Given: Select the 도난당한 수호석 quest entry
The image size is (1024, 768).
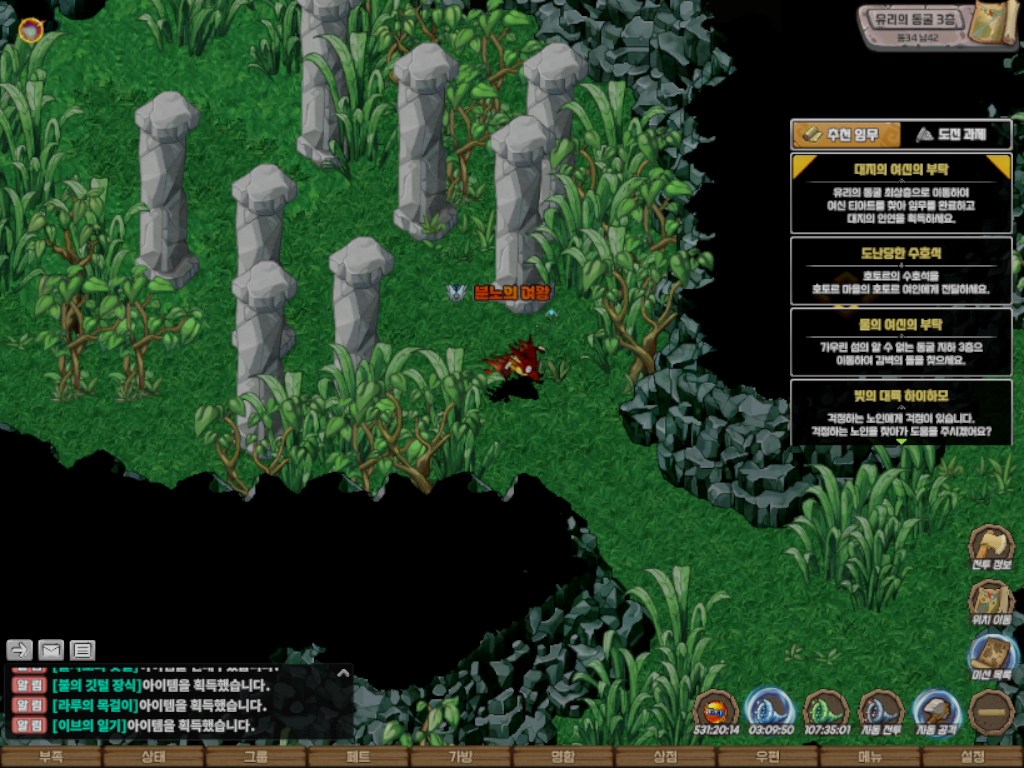Looking at the screenshot, I should coord(901,270).
